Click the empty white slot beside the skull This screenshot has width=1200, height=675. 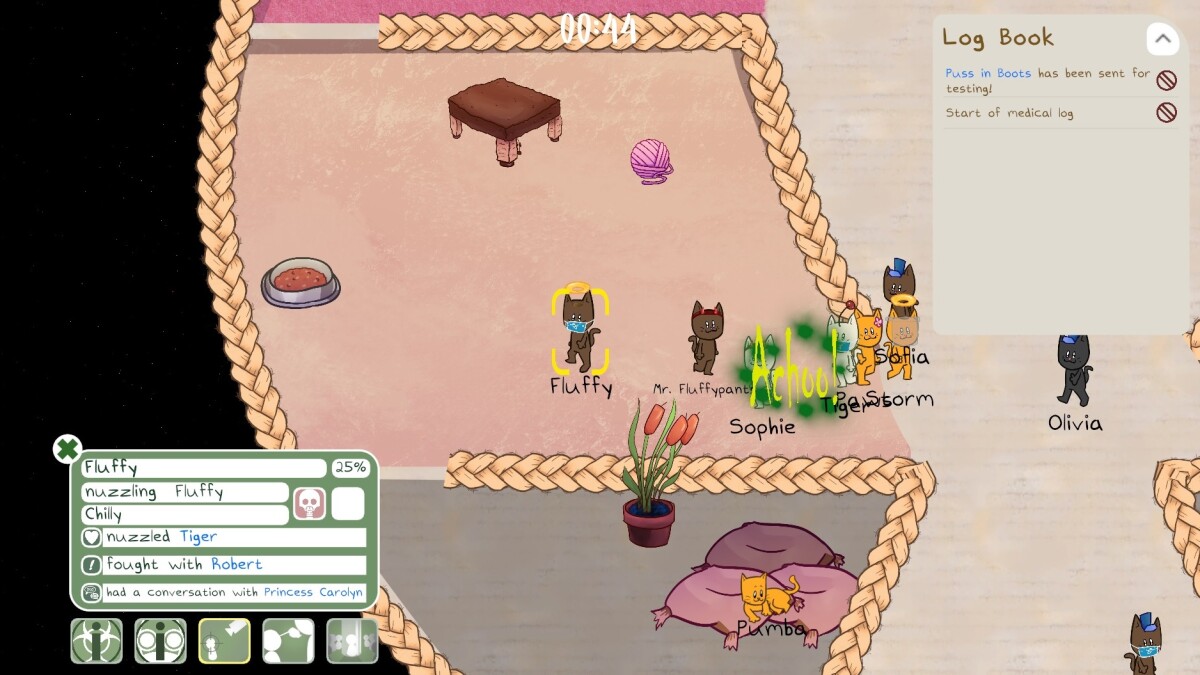[x=348, y=503]
